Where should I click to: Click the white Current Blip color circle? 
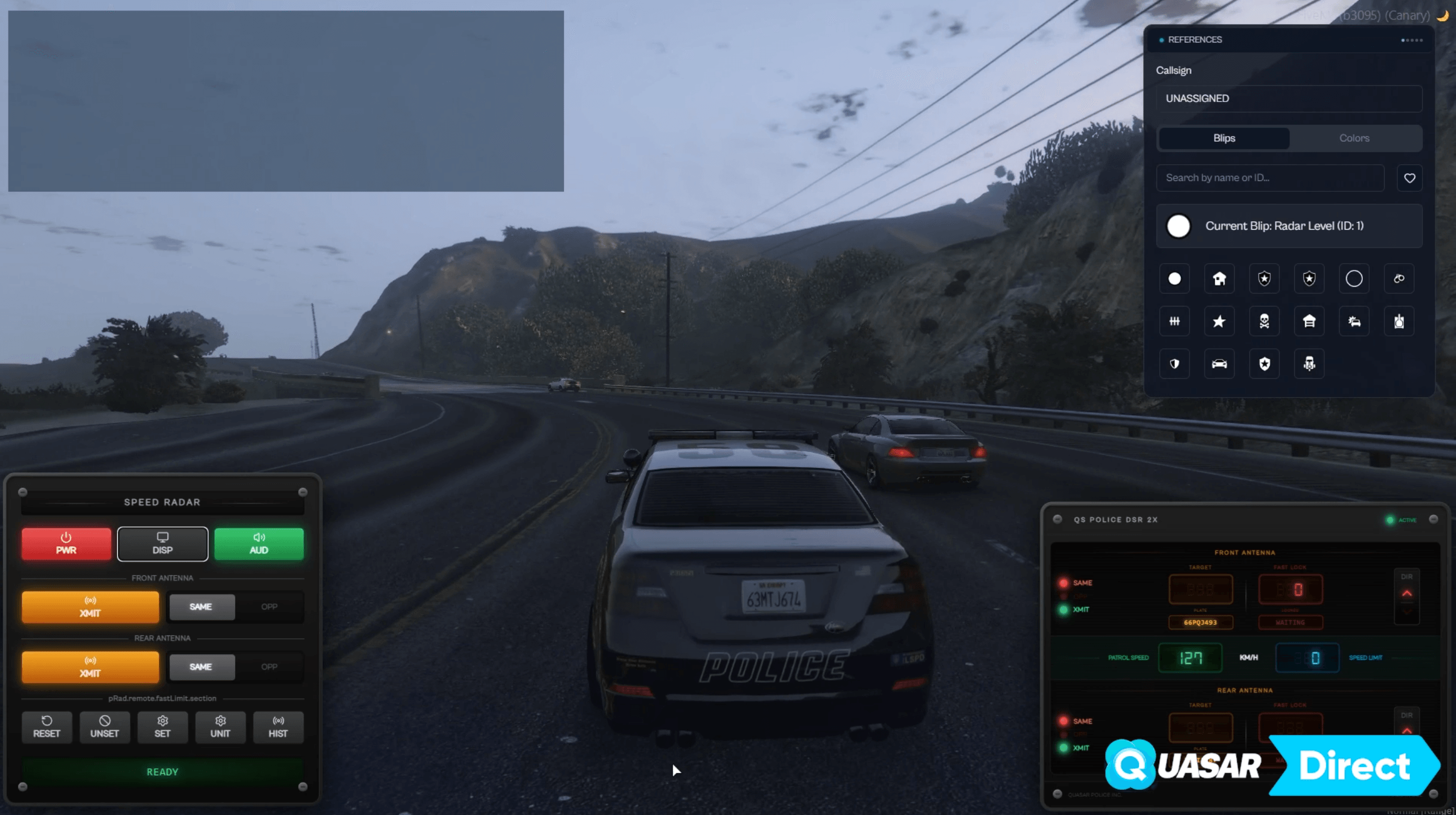[1178, 226]
